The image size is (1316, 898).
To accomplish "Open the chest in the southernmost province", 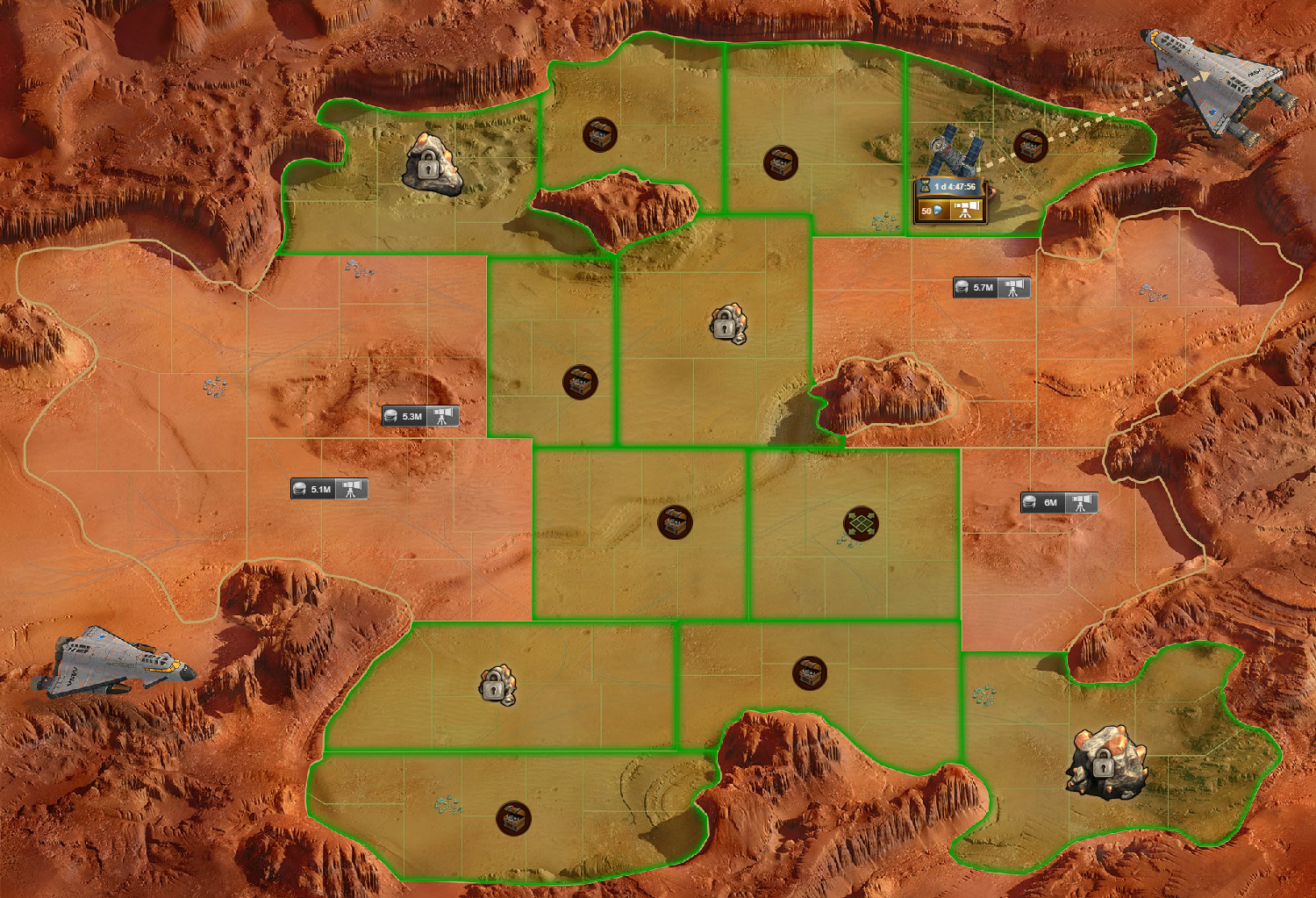I will (x=512, y=820).
